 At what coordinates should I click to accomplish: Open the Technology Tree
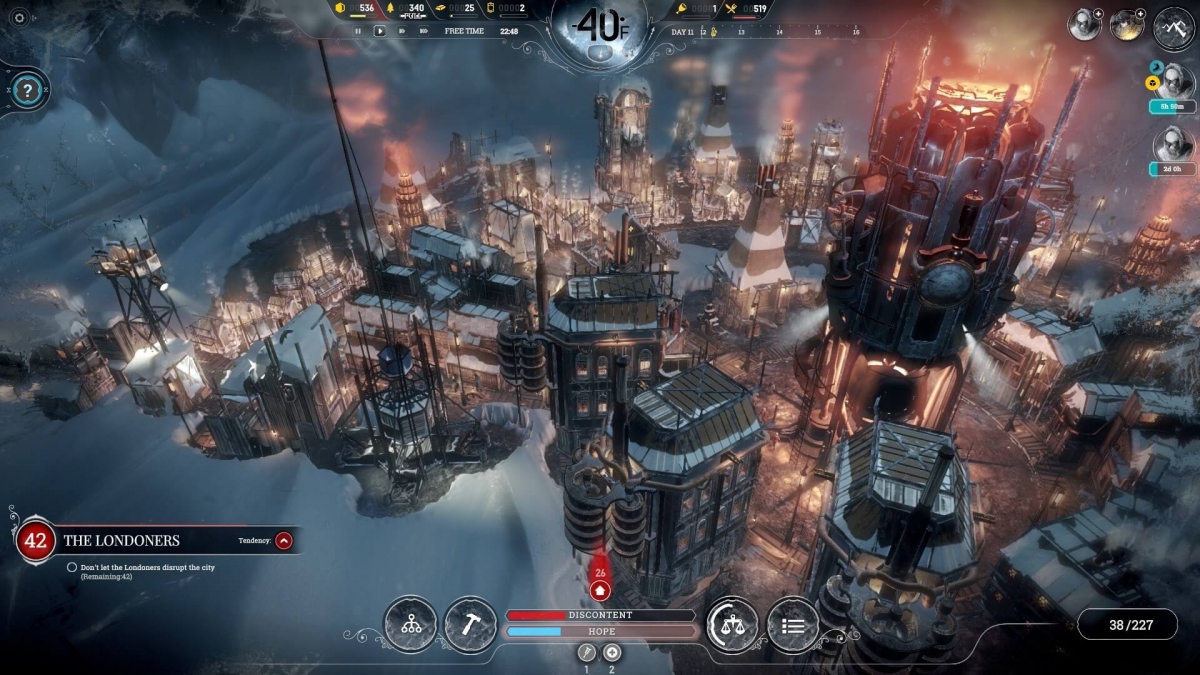coord(410,625)
